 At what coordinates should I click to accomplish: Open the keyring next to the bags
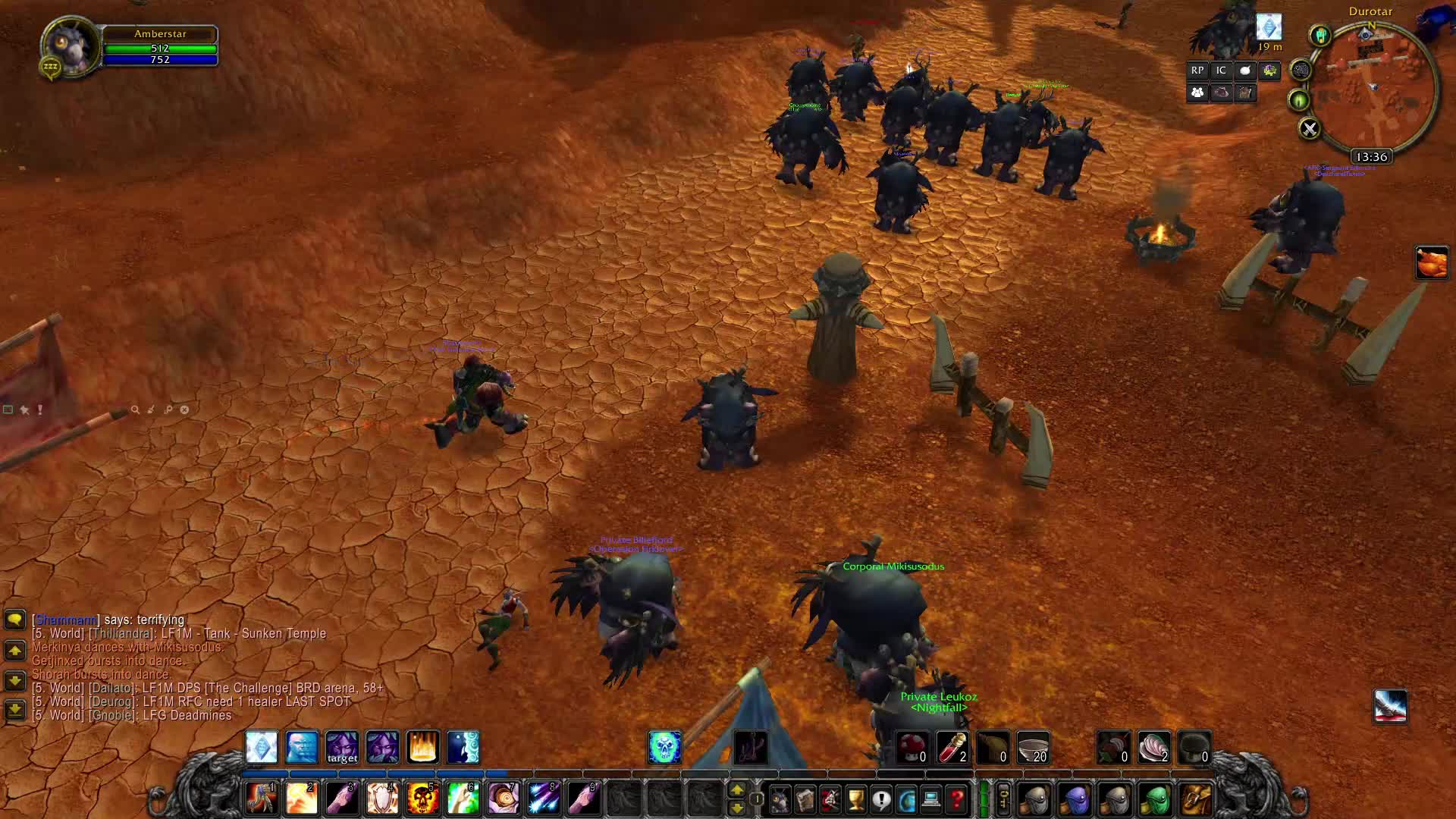[1004, 798]
